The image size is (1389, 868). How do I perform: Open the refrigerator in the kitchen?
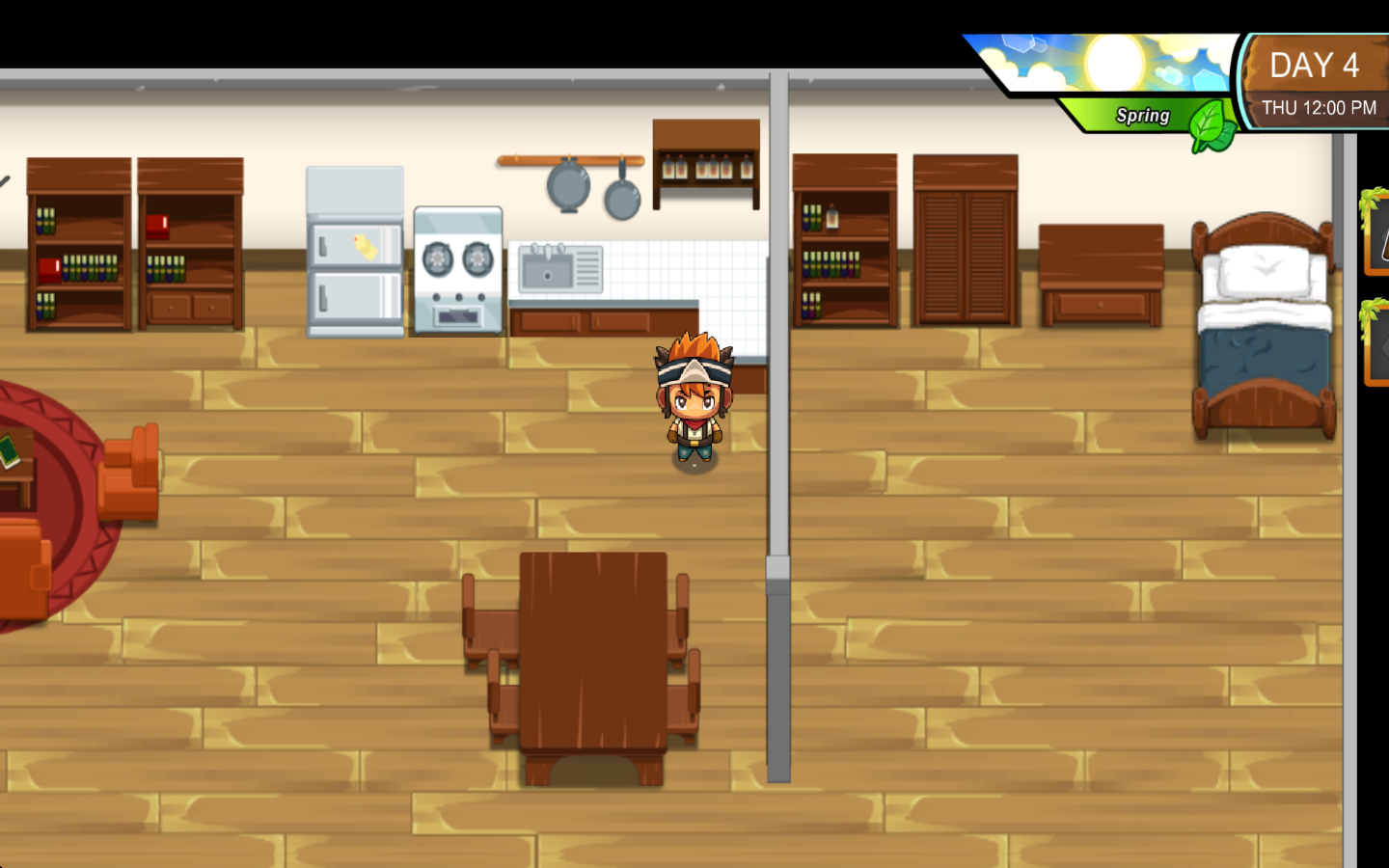tap(355, 253)
